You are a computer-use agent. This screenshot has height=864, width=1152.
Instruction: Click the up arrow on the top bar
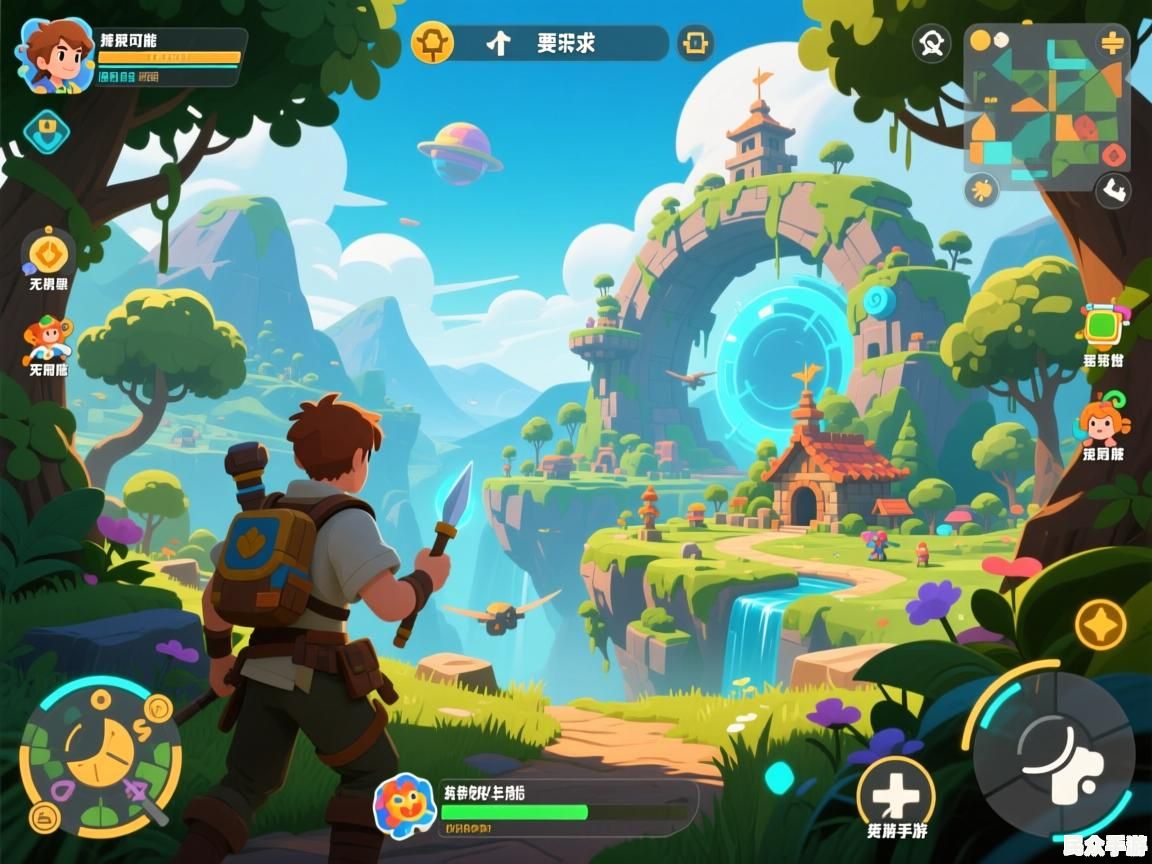(x=498, y=43)
